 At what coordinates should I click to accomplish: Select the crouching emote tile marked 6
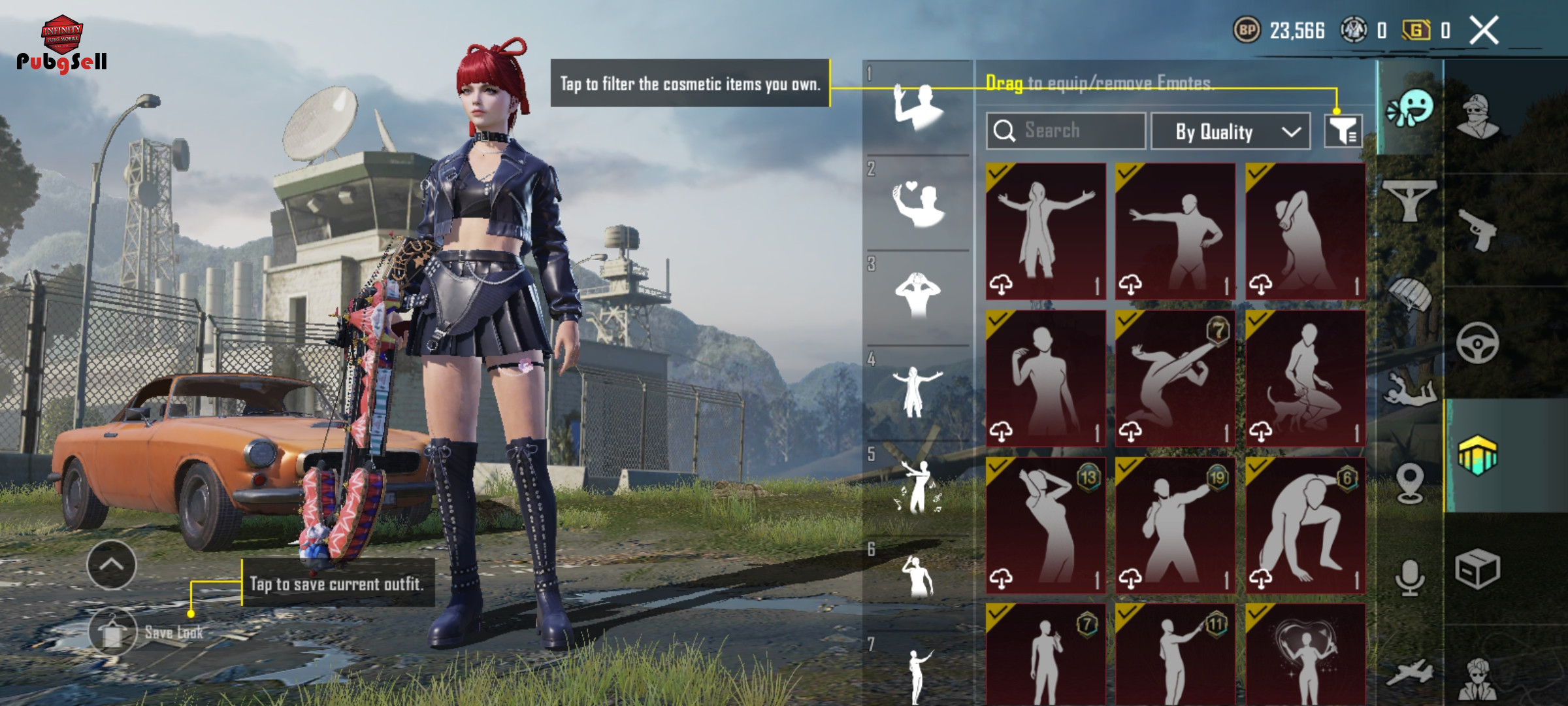[x=1305, y=526]
